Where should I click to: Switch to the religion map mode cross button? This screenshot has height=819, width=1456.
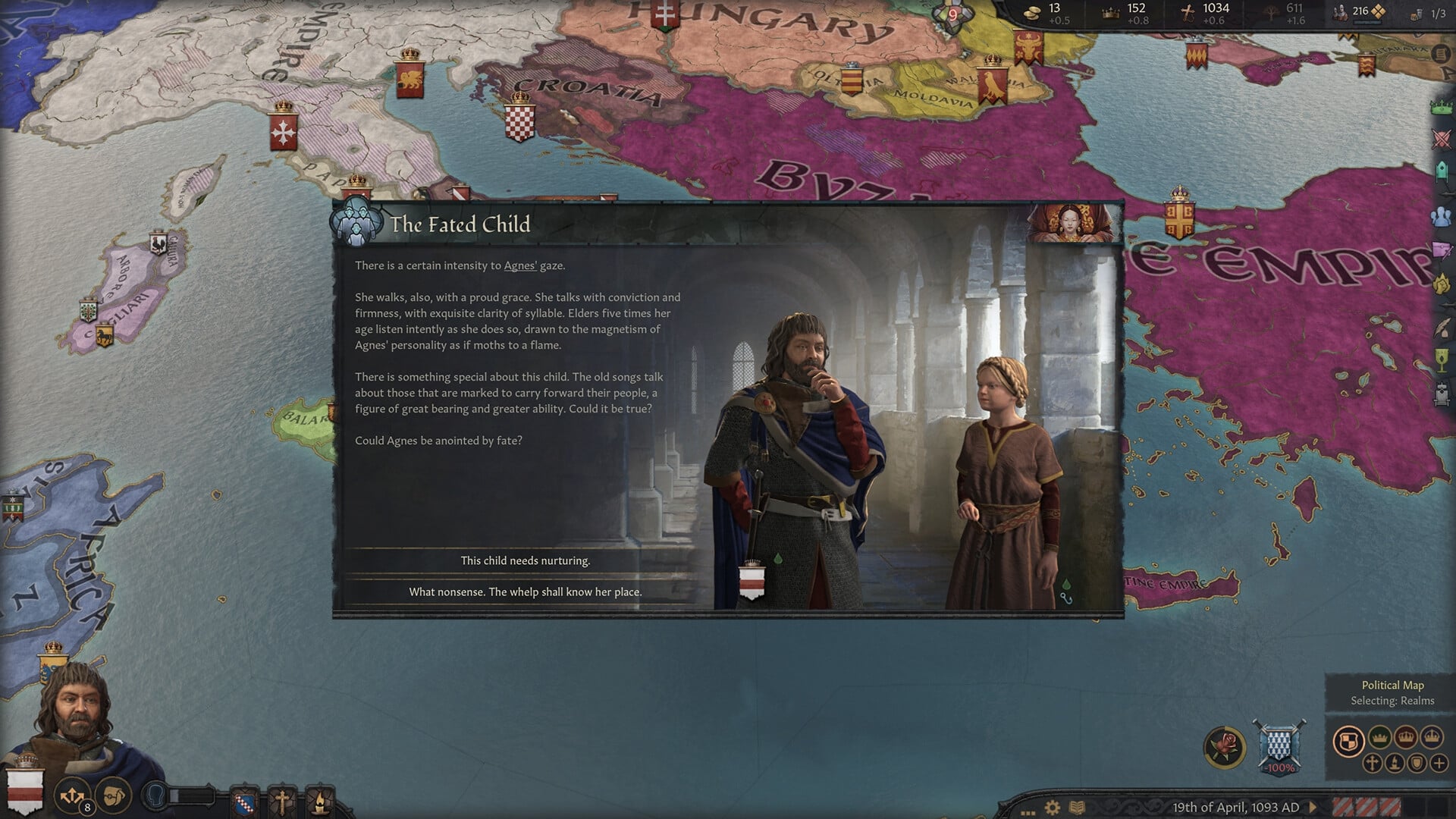pos(1372,764)
